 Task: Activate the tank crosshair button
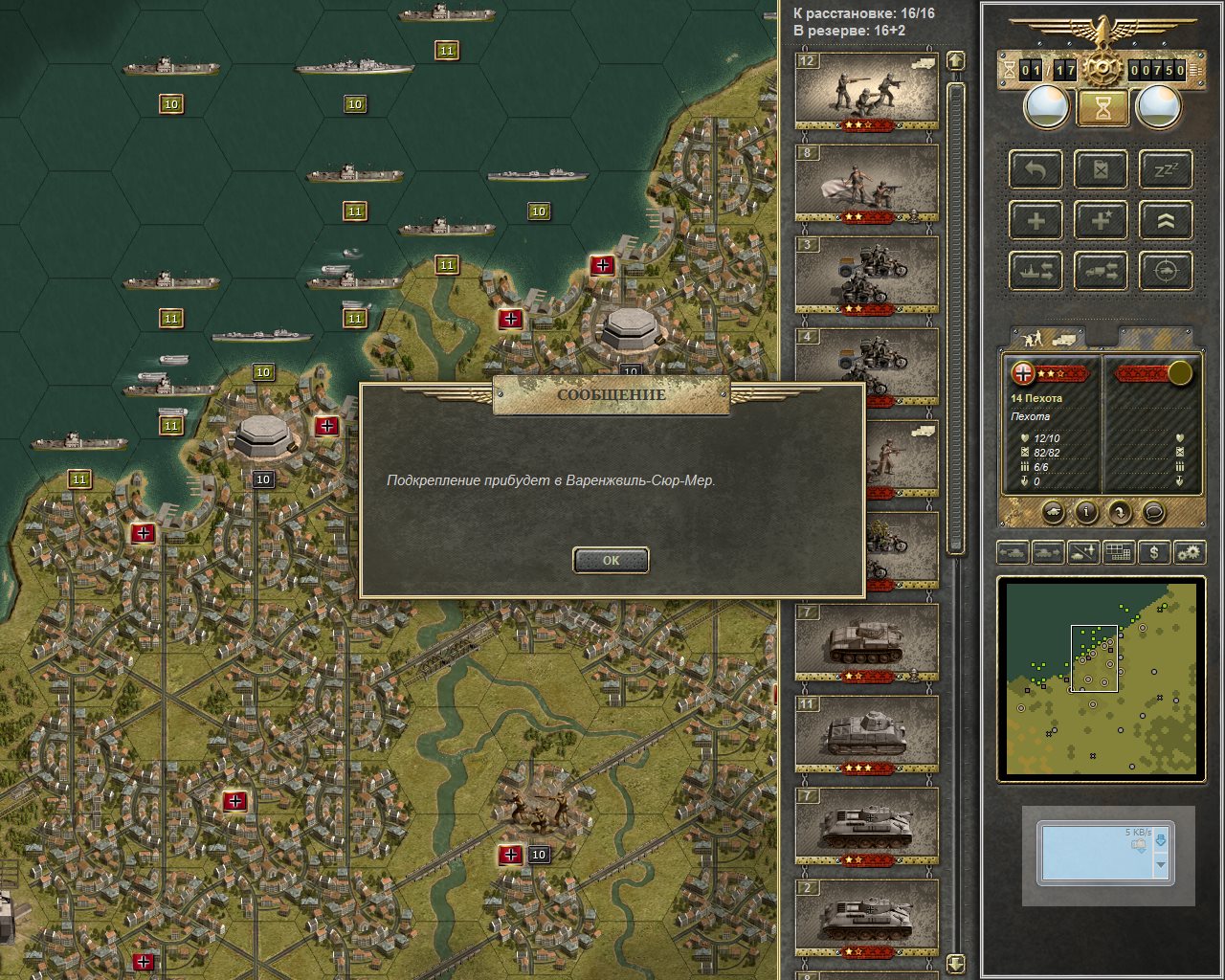click(x=1166, y=271)
